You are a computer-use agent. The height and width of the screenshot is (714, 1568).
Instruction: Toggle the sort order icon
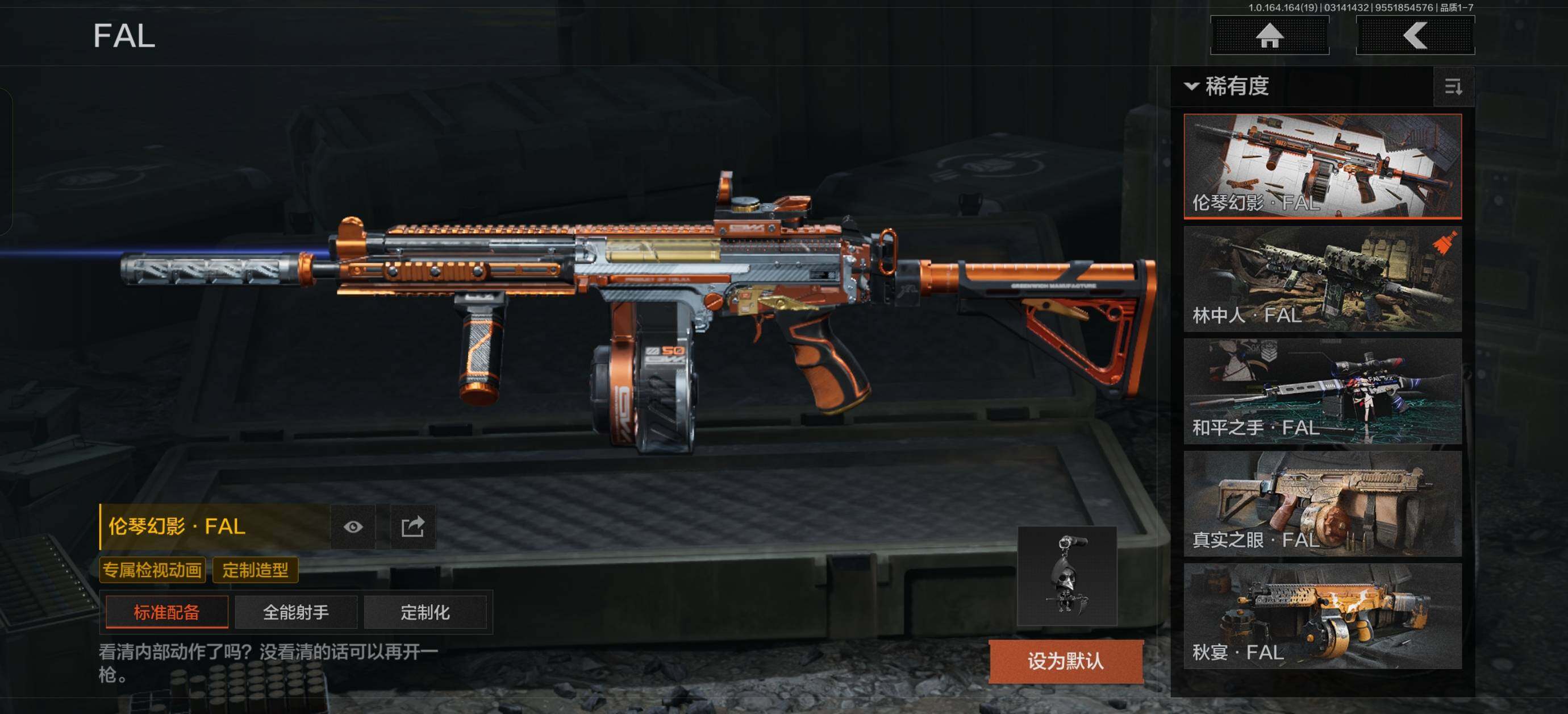coord(1453,87)
